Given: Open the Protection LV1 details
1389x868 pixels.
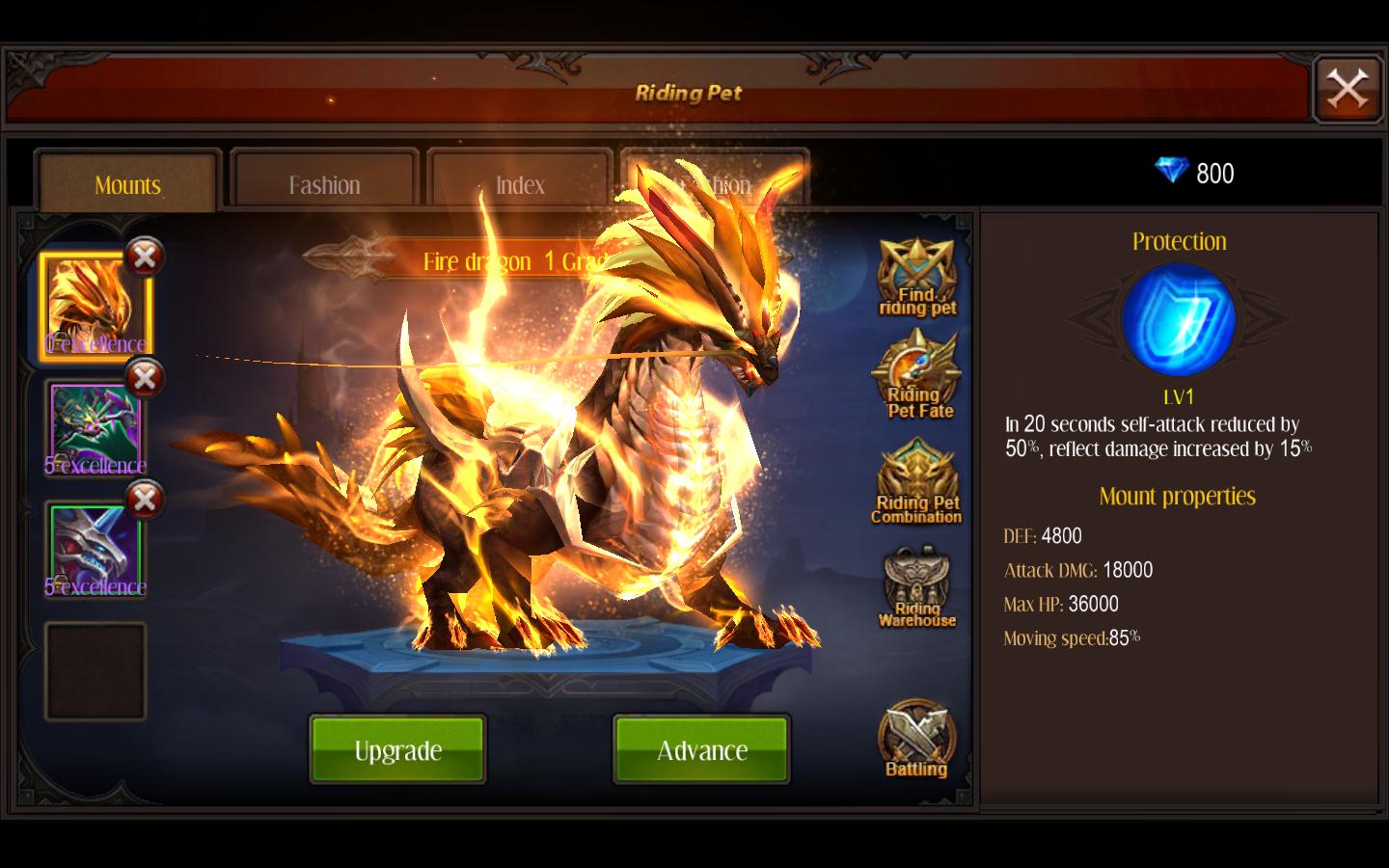Looking at the screenshot, I should pos(1178,394).
